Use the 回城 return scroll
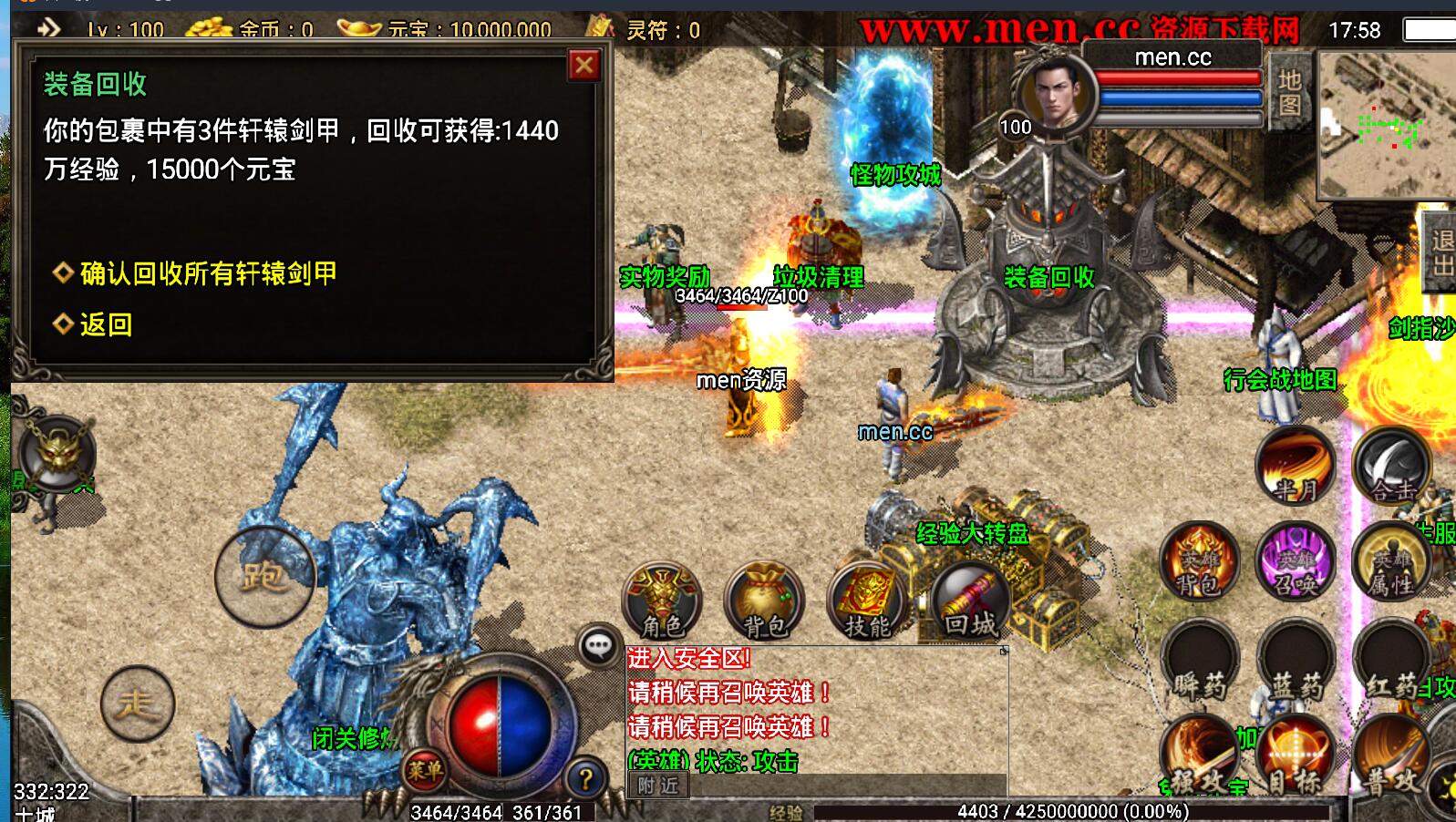Image resolution: width=1456 pixels, height=822 pixels. [970, 600]
